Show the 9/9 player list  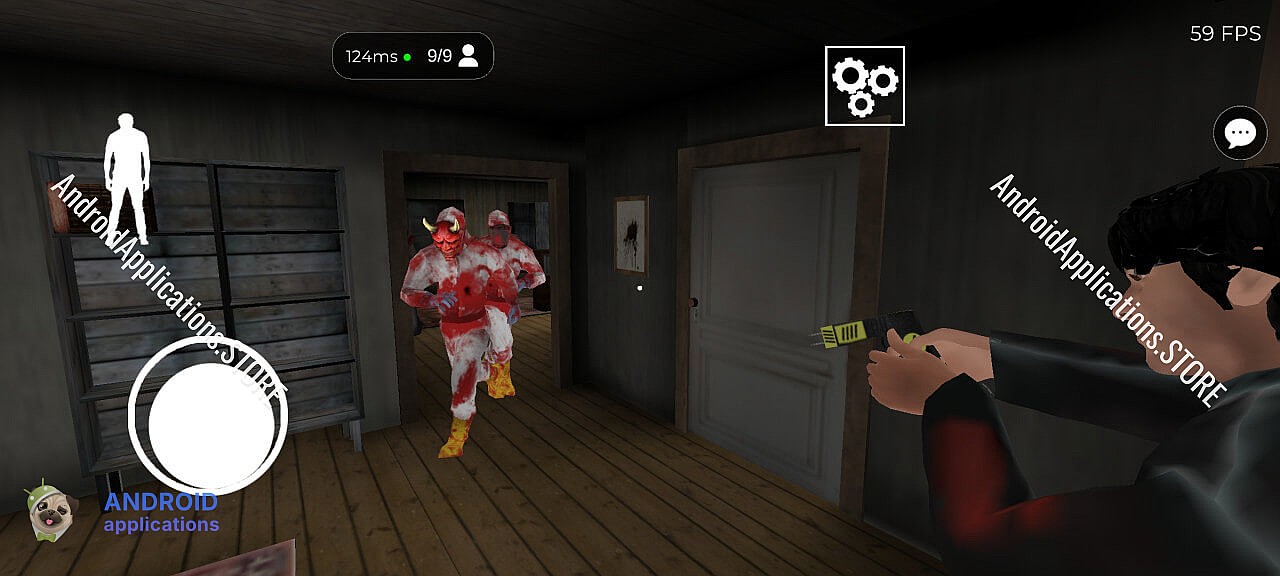coord(453,56)
